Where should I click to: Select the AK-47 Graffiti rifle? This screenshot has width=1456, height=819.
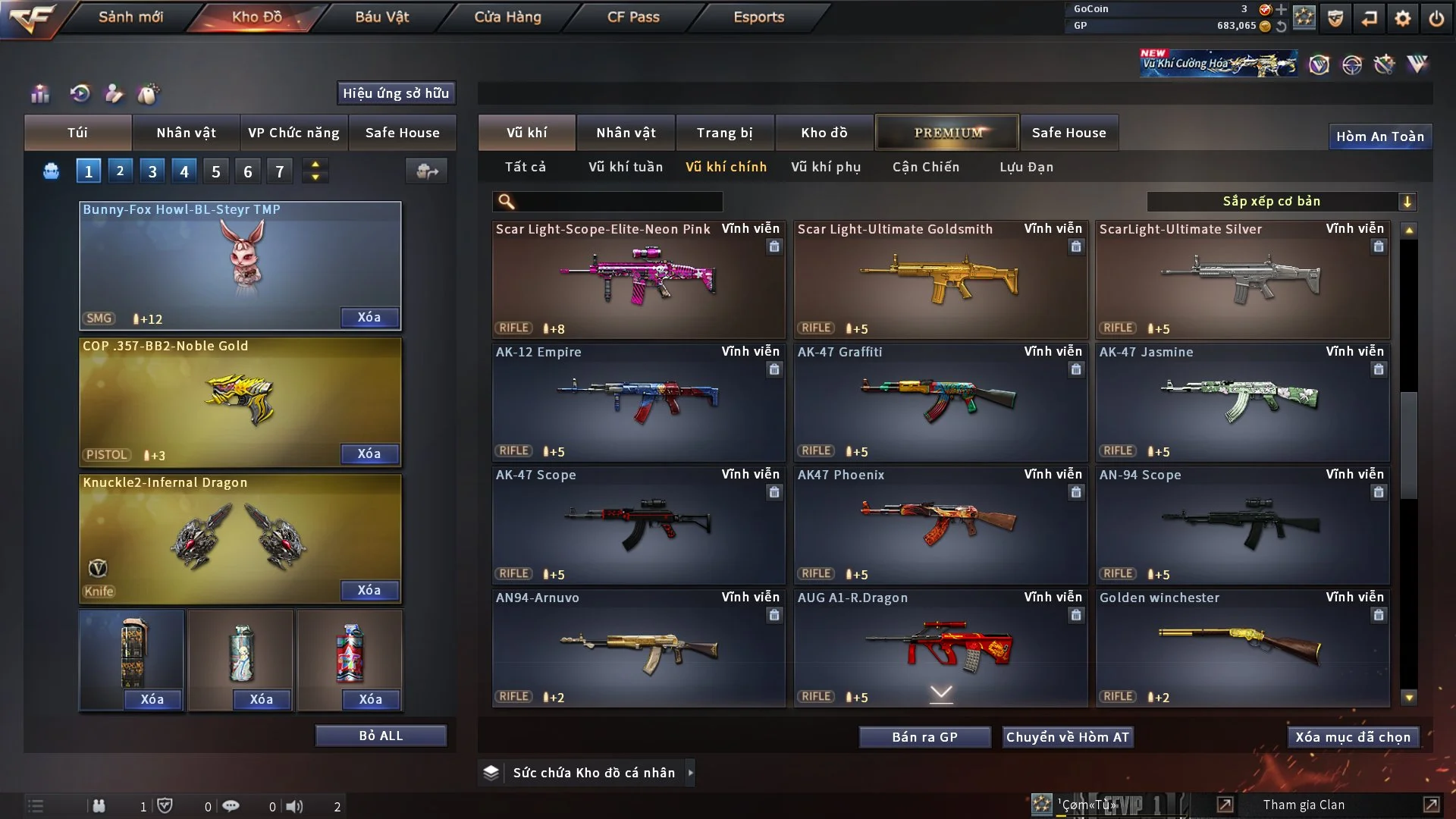click(940, 402)
